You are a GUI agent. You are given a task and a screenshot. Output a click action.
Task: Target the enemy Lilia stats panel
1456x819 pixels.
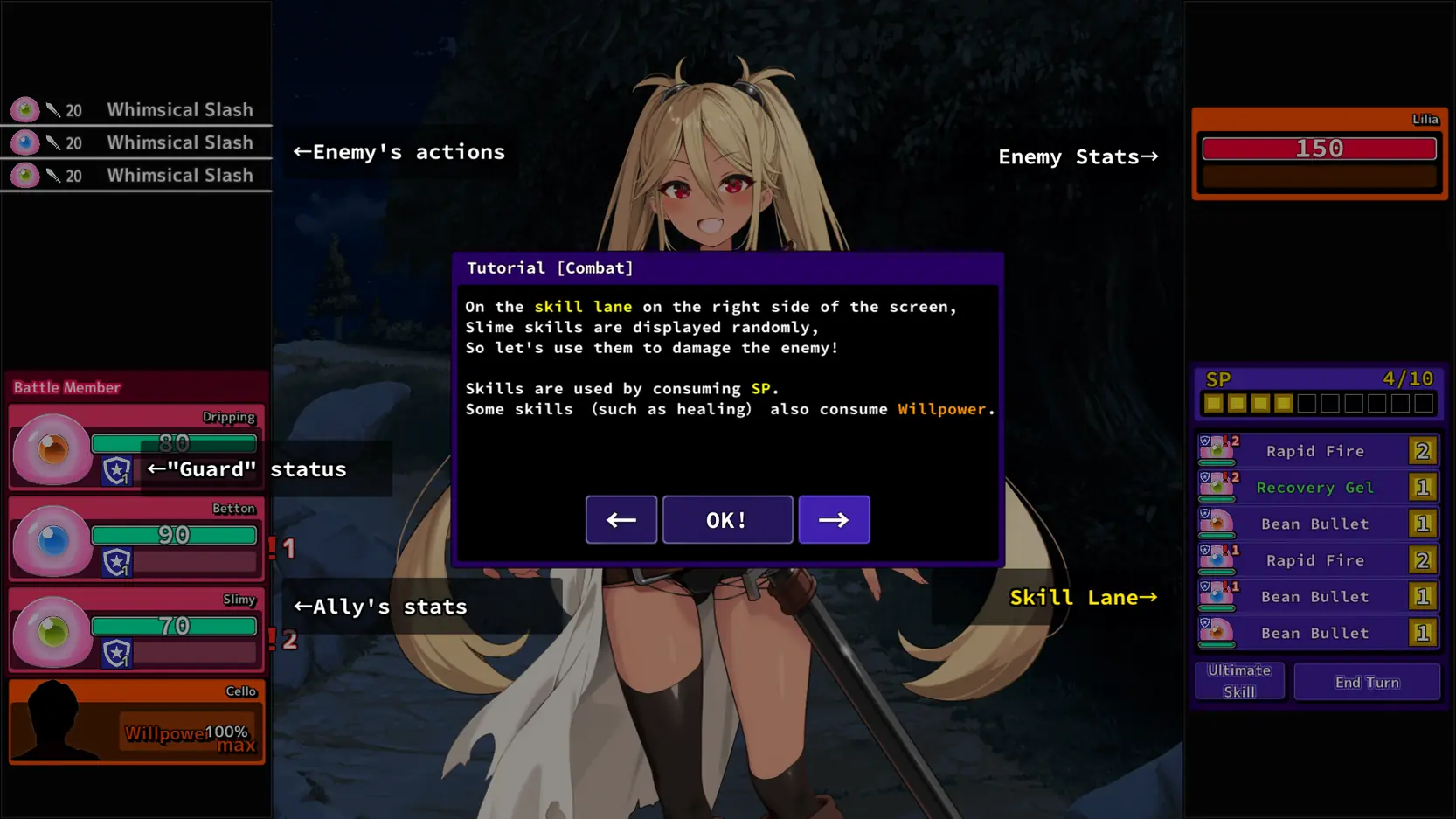click(x=1319, y=154)
